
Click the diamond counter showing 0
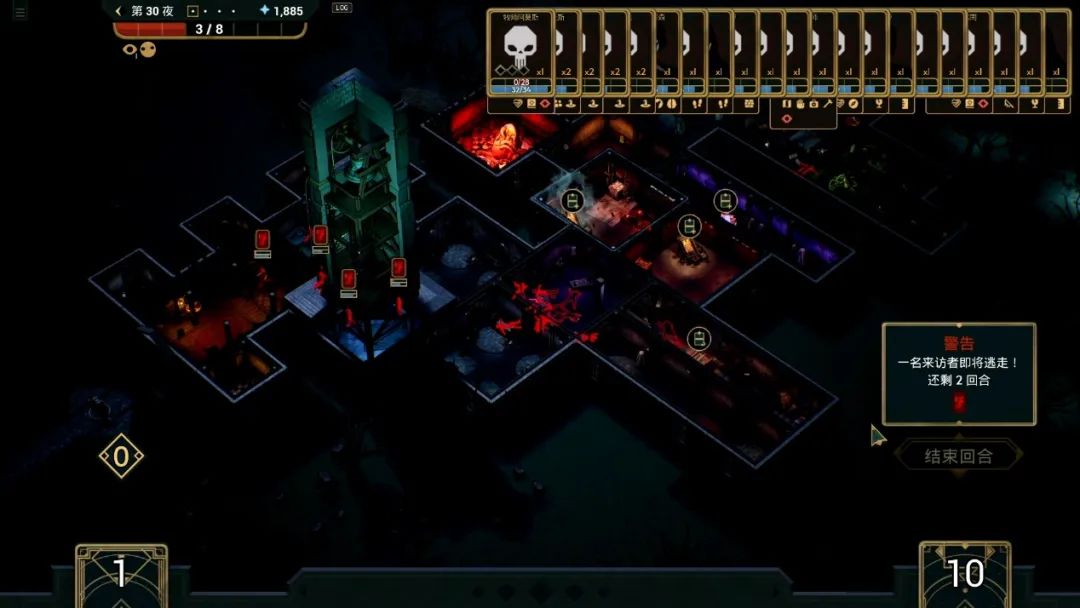point(121,457)
